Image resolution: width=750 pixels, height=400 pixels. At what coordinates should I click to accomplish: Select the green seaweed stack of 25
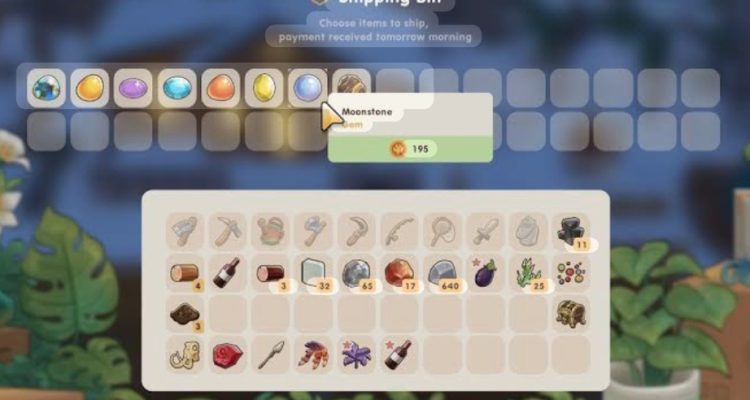click(528, 274)
